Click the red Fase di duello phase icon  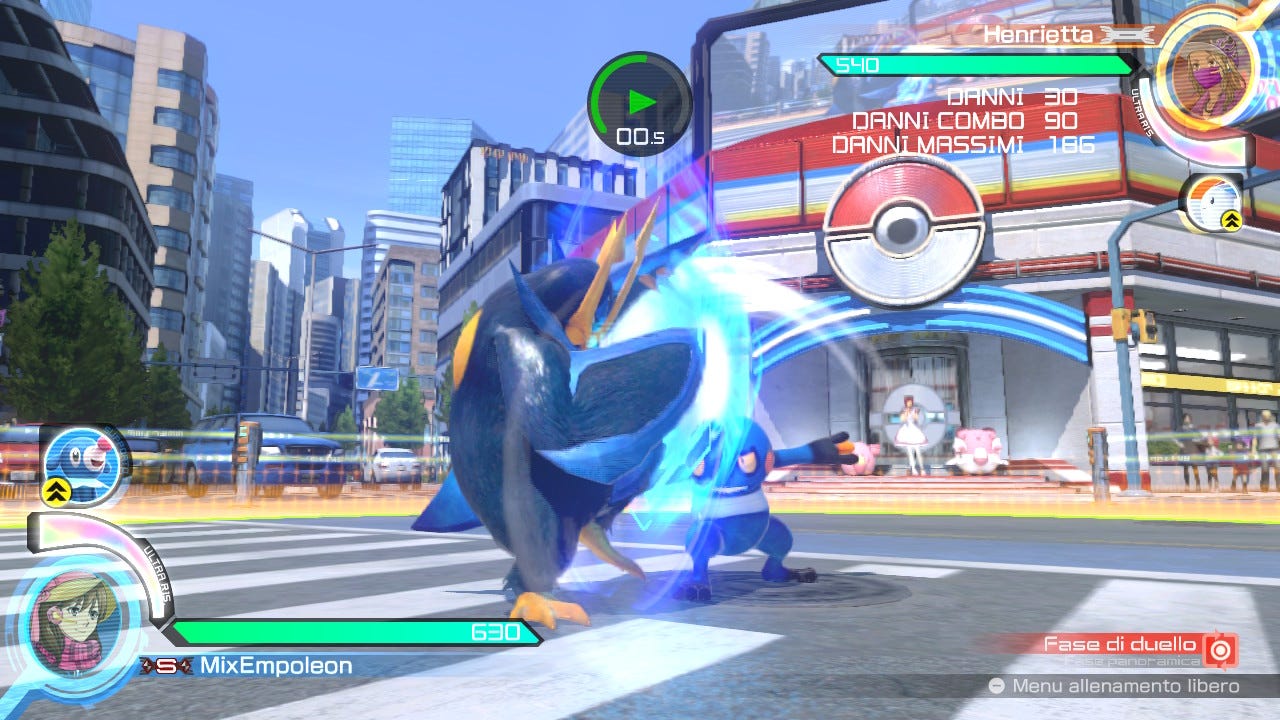(x=1220, y=648)
